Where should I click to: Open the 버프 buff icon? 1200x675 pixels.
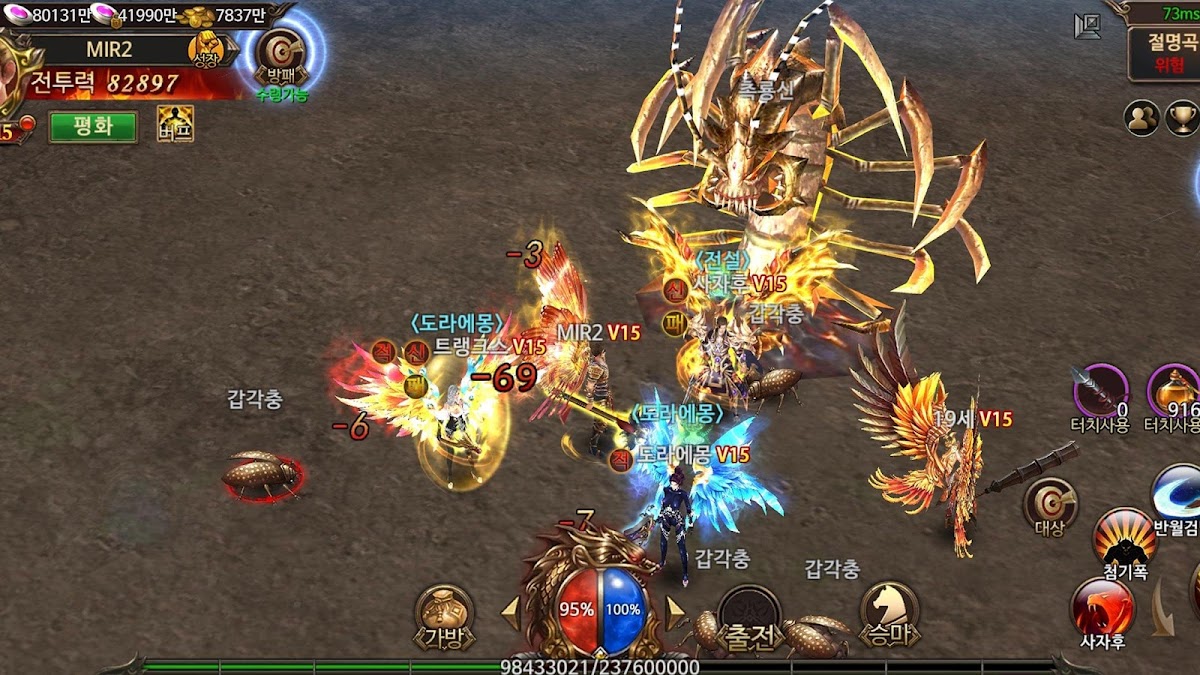175,124
